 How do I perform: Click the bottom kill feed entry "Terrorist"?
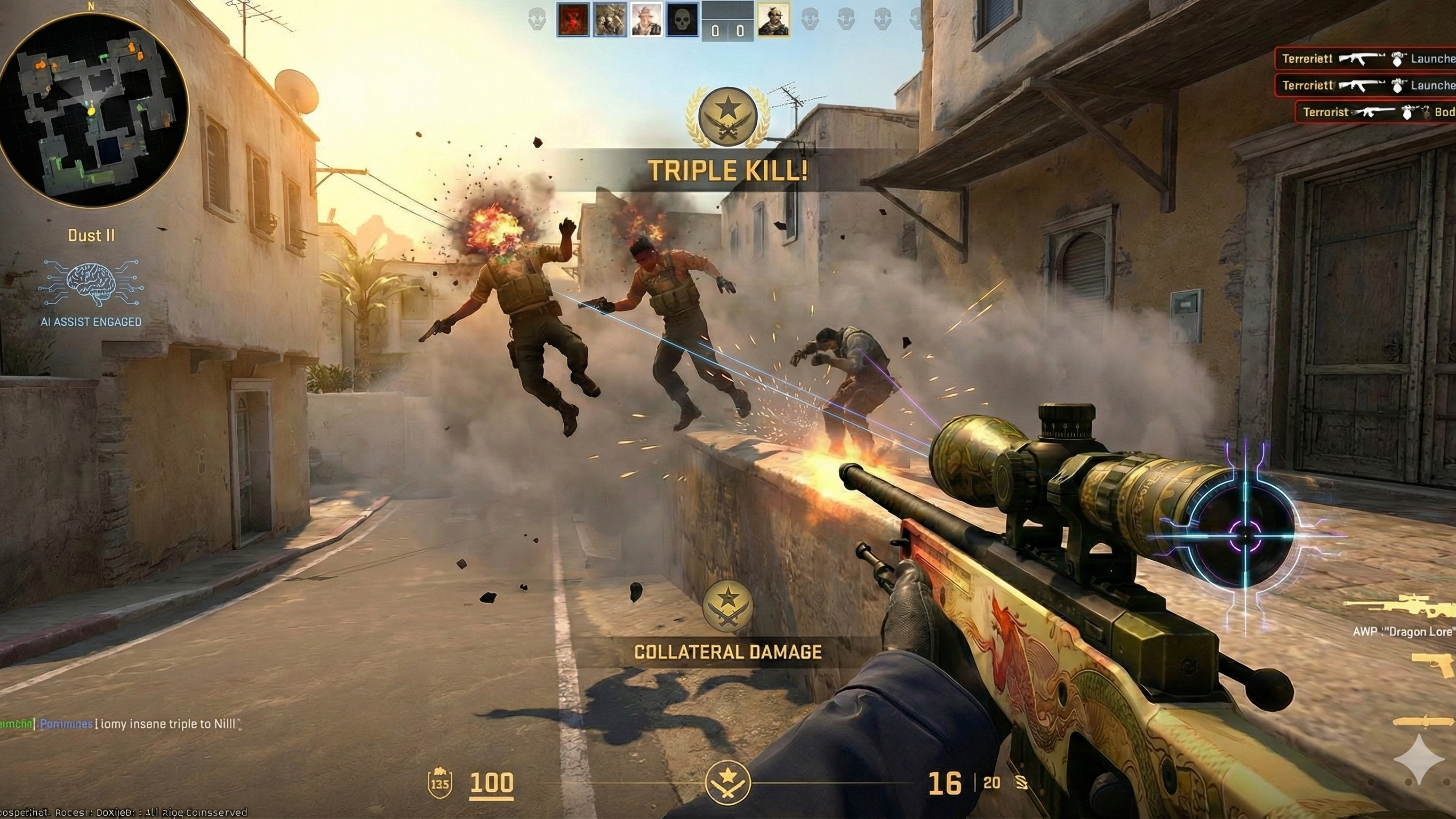point(1377,112)
